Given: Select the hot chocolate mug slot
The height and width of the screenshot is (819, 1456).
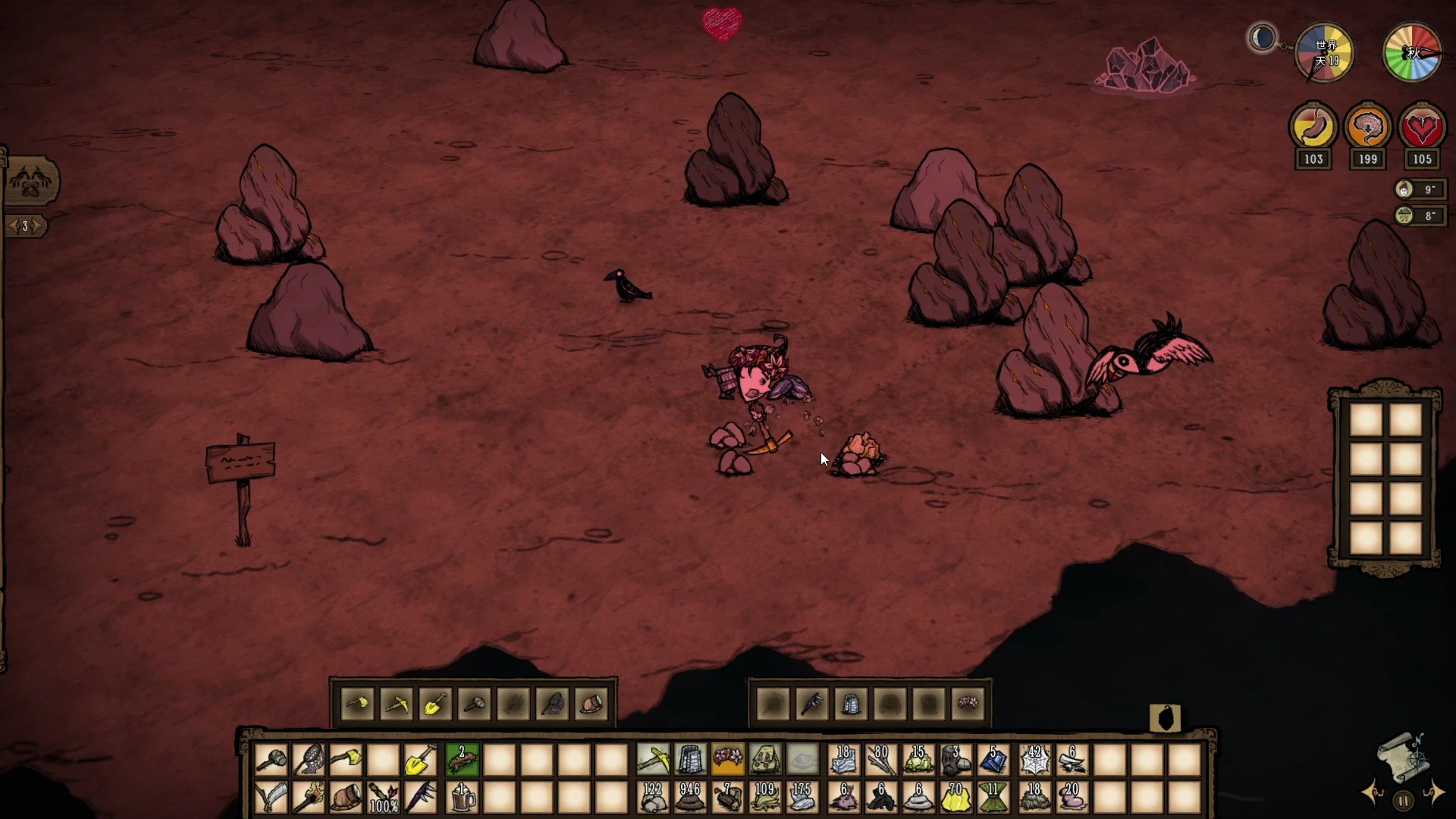Looking at the screenshot, I should click(462, 797).
